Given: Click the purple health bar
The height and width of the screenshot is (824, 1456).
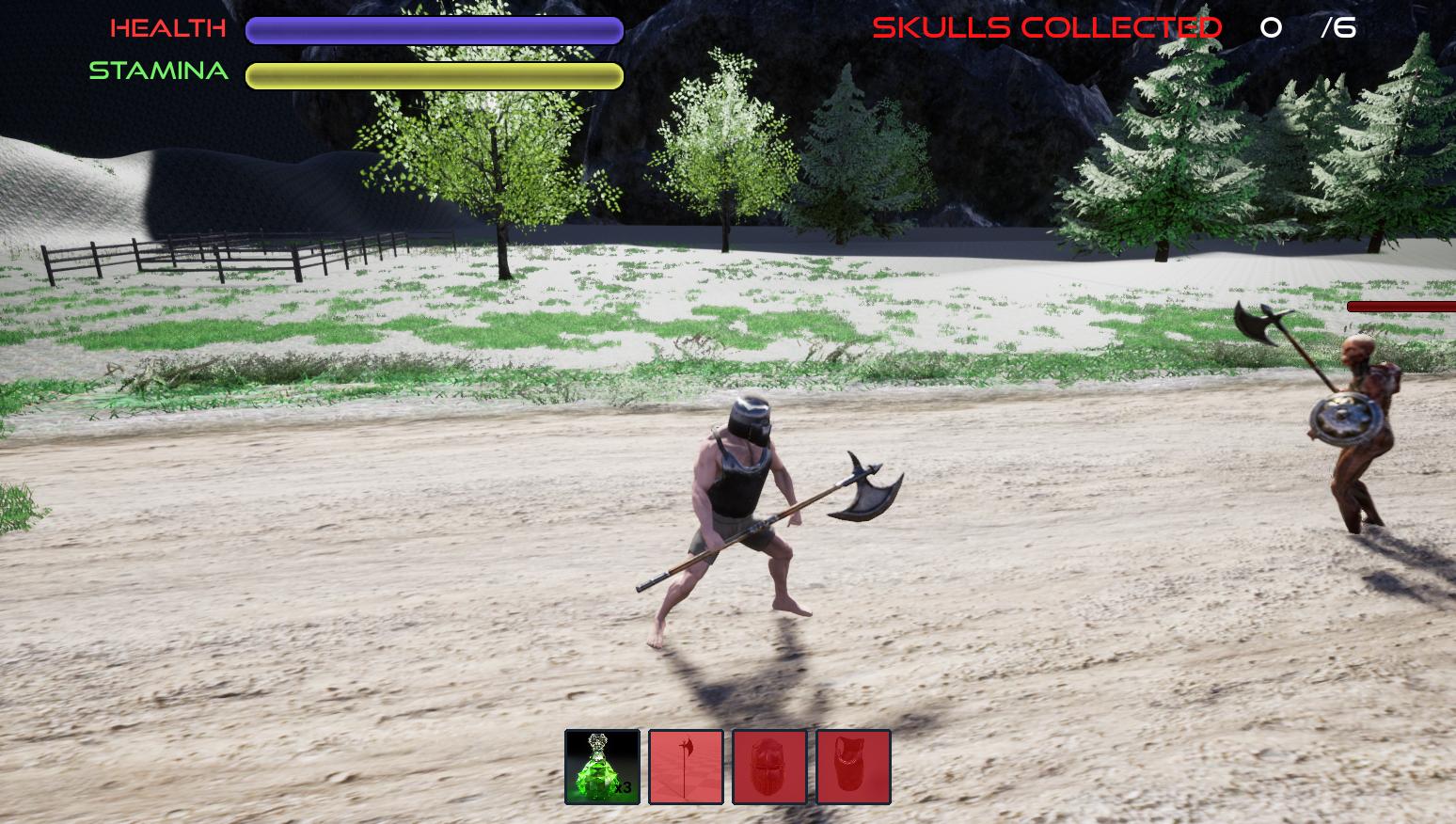Looking at the screenshot, I should click(433, 30).
